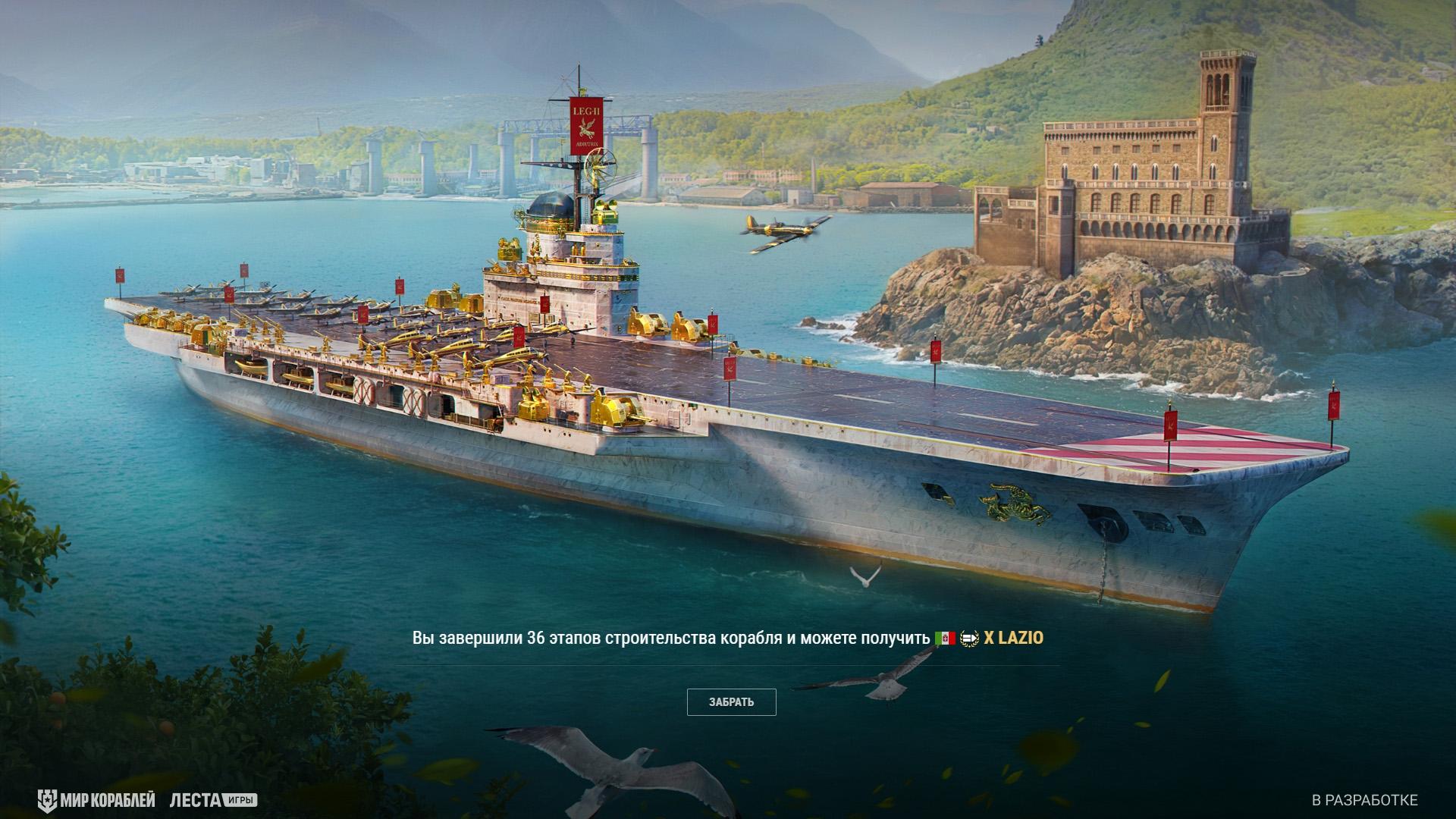Select the X LAZIO ship reward name
Viewport: 1456px width, 819px height.
(1013, 639)
